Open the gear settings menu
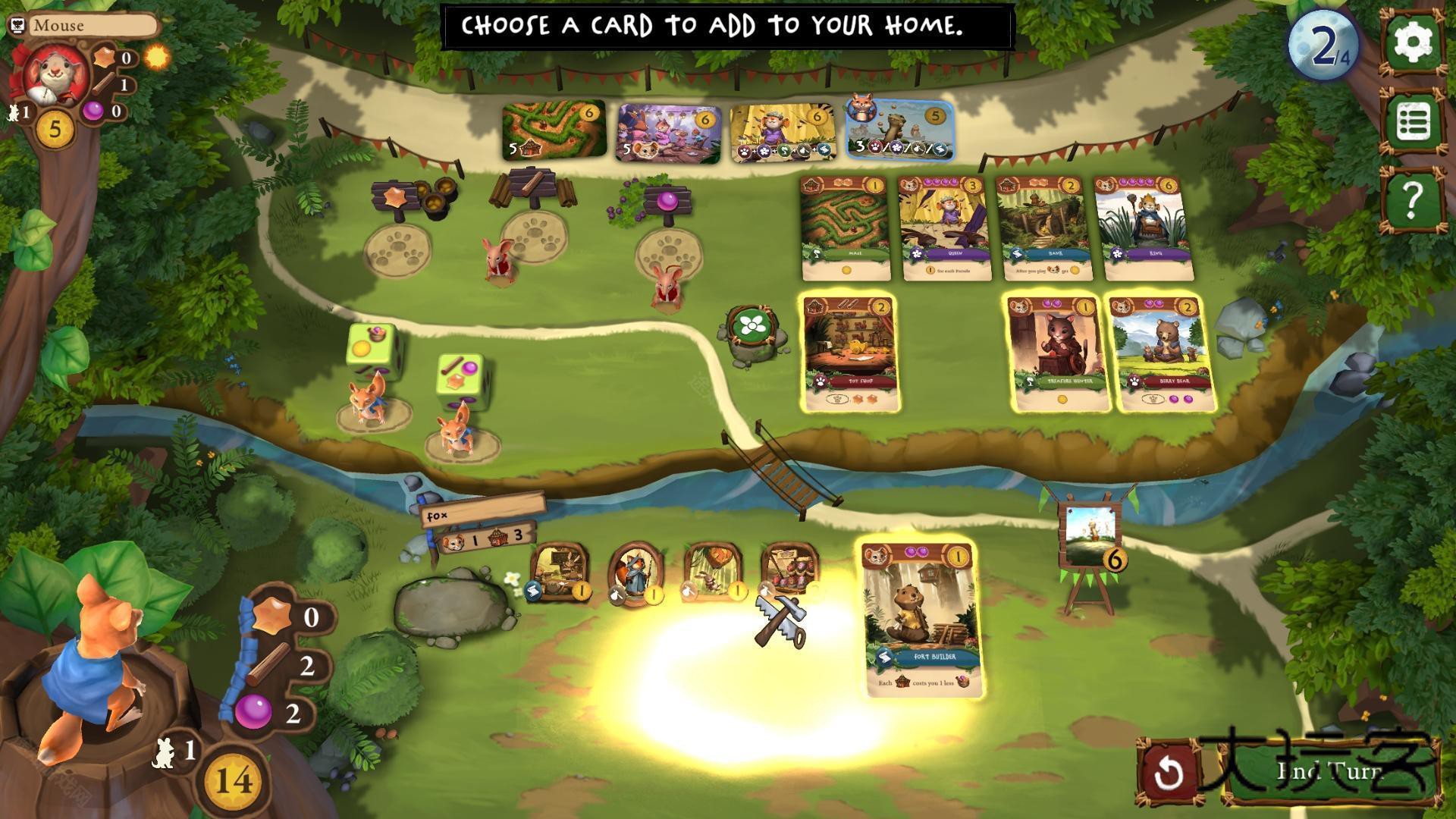The image size is (1456, 819). tap(1411, 42)
